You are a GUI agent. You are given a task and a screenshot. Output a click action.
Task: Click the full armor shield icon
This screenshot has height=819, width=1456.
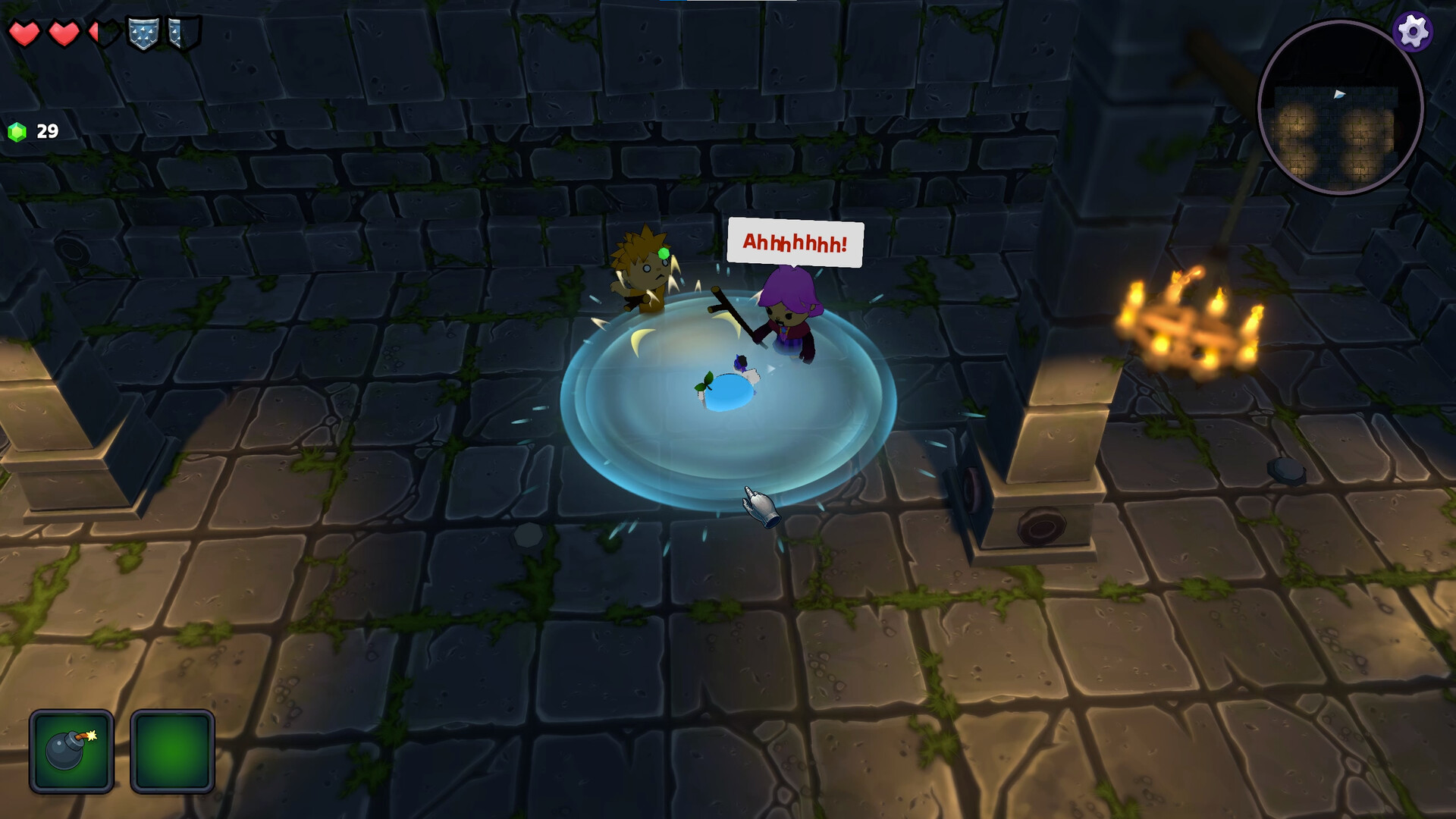[x=142, y=33]
